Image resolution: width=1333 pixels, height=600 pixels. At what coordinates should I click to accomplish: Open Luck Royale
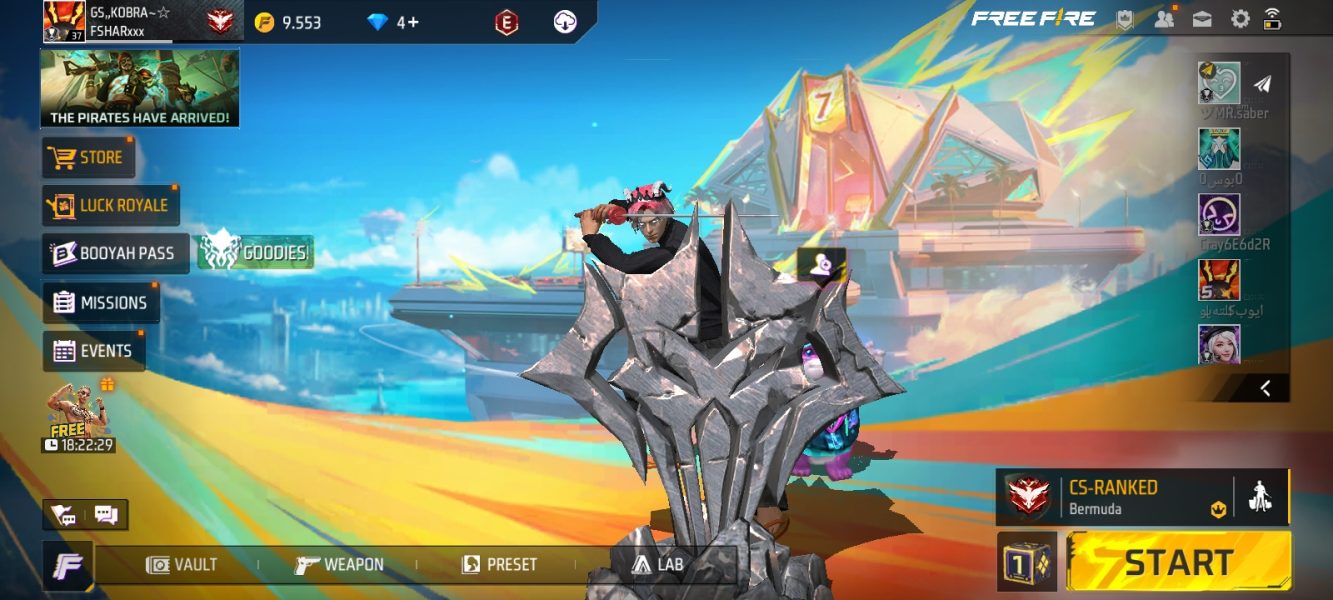110,205
